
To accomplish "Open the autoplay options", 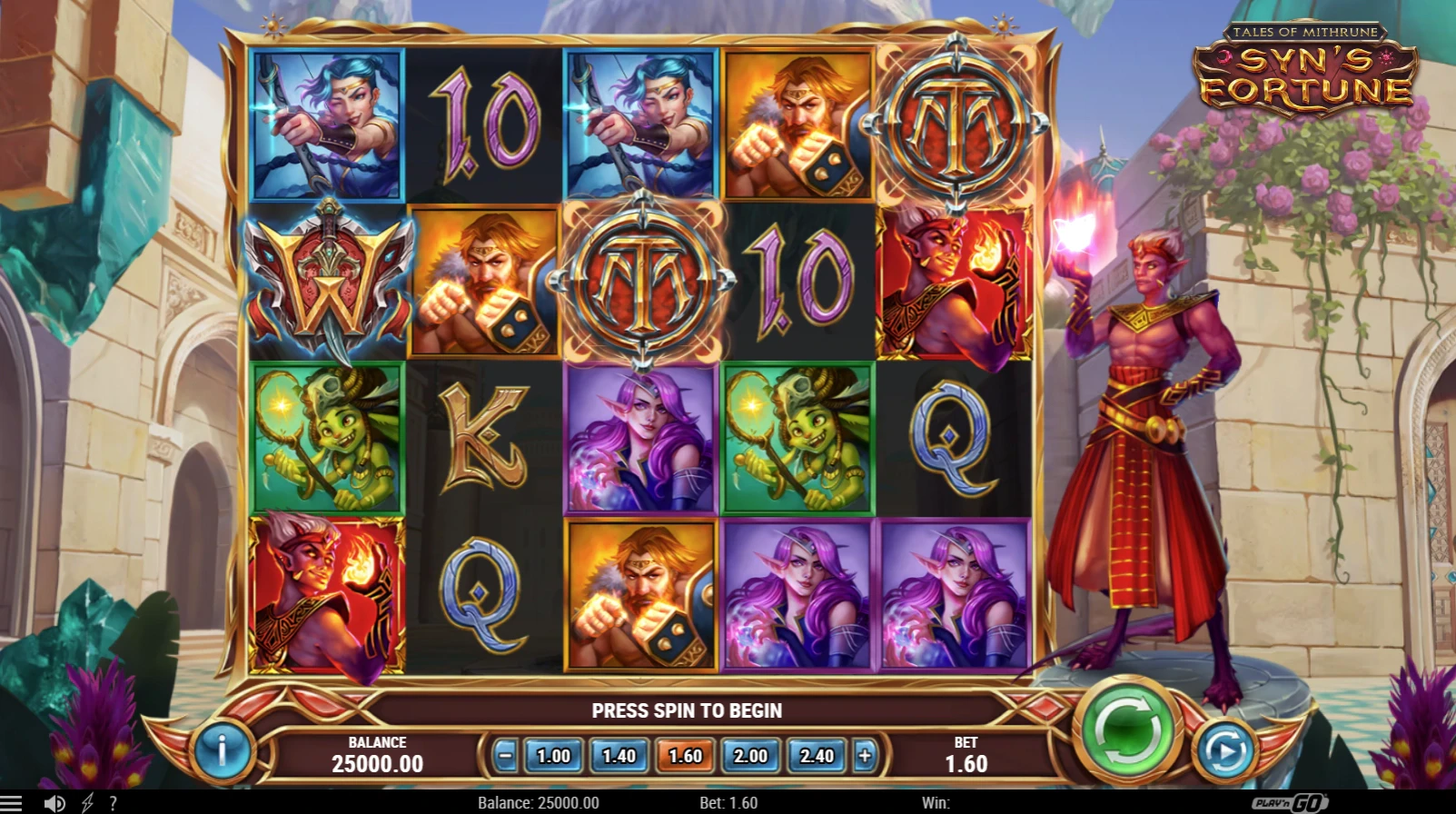I will point(1224,751).
